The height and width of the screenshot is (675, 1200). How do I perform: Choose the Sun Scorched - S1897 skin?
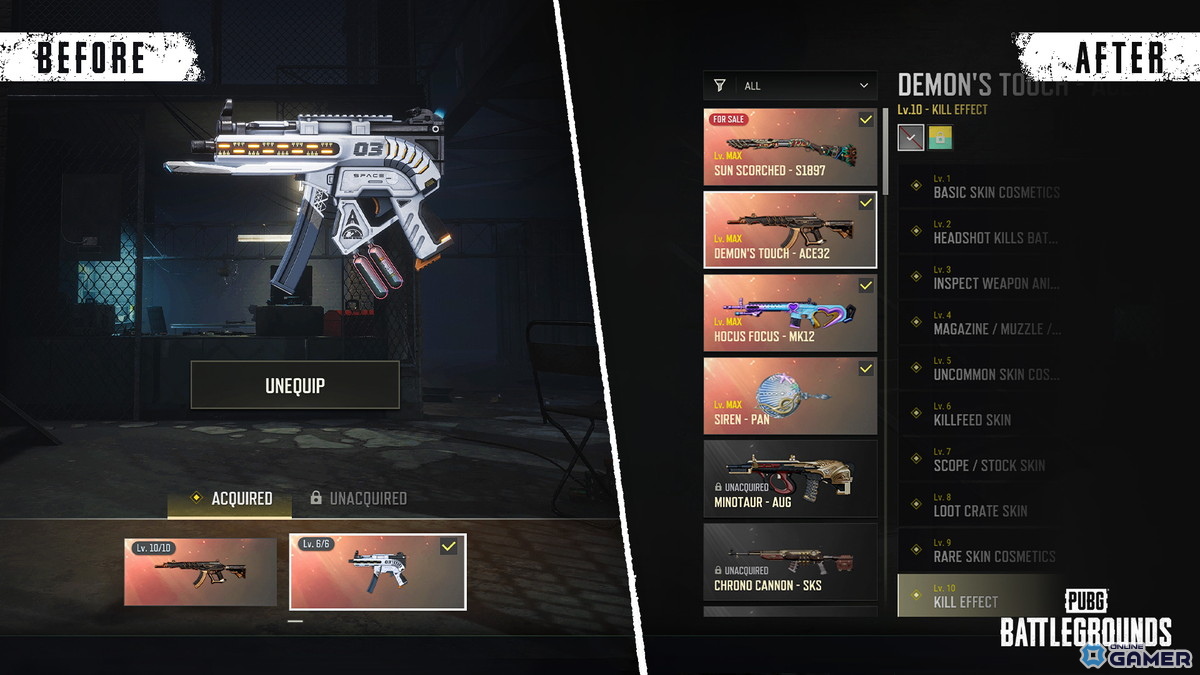(x=790, y=147)
